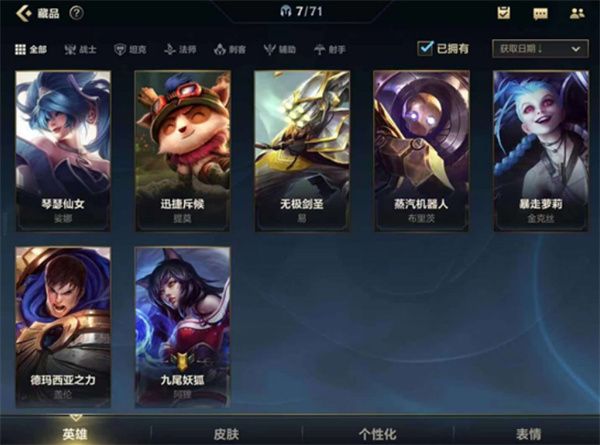The width and height of the screenshot is (600, 445).
Task: Filter champions by 战士 (Fighter)
Action: tap(80, 49)
